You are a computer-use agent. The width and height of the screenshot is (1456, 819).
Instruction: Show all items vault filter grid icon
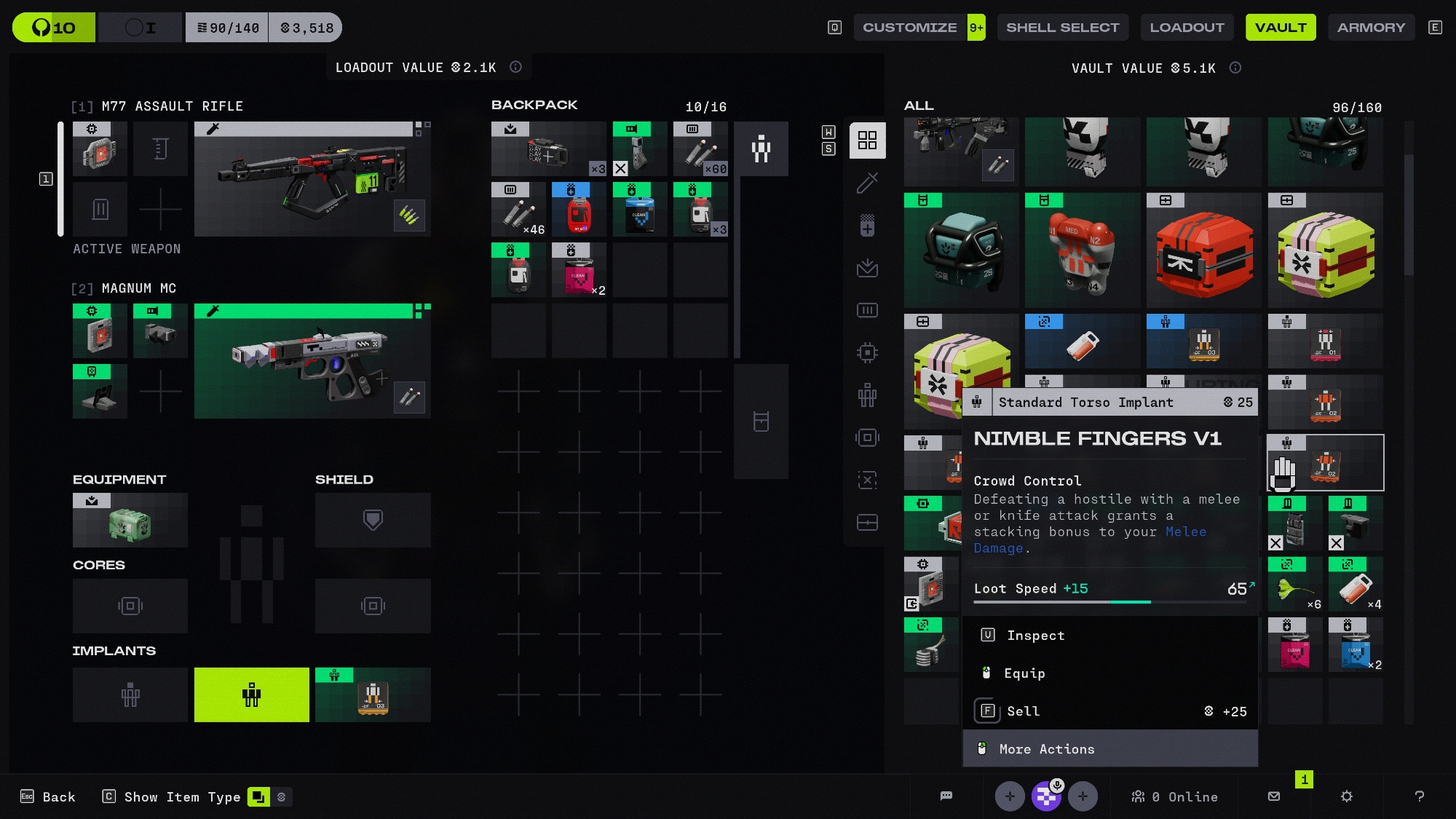(867, 141)
